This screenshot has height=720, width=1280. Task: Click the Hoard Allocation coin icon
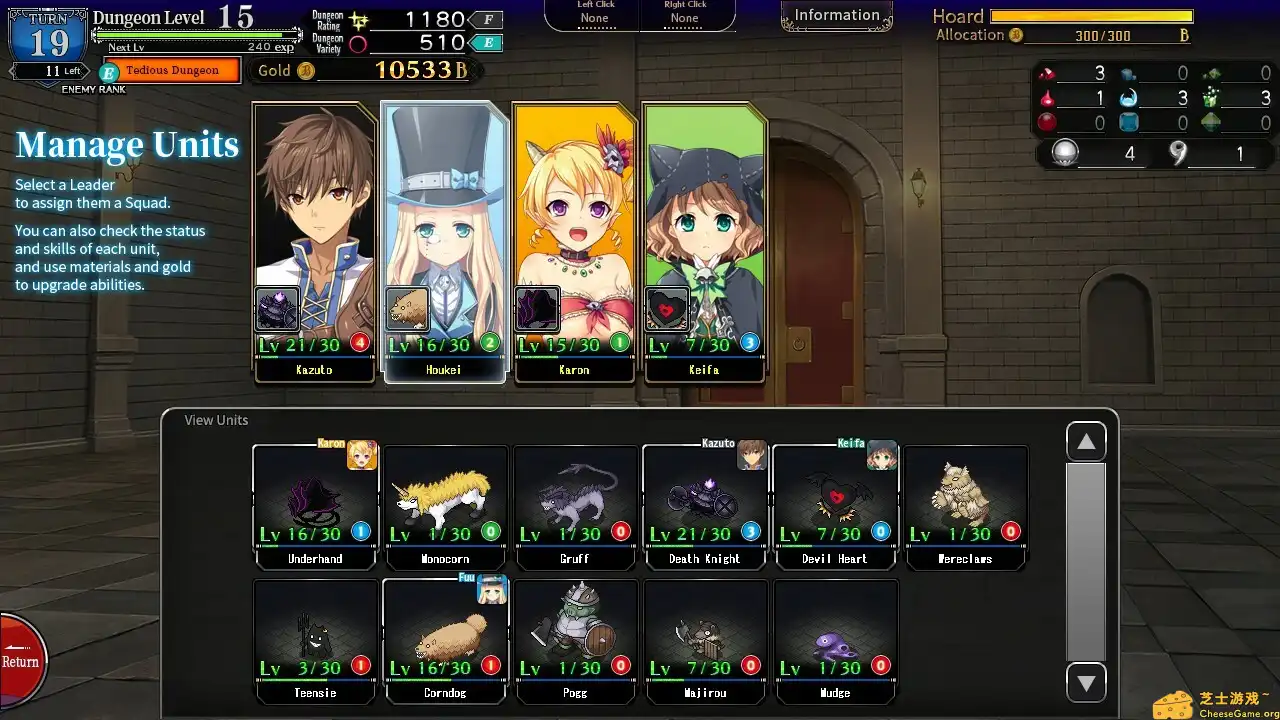point(1017,35)
